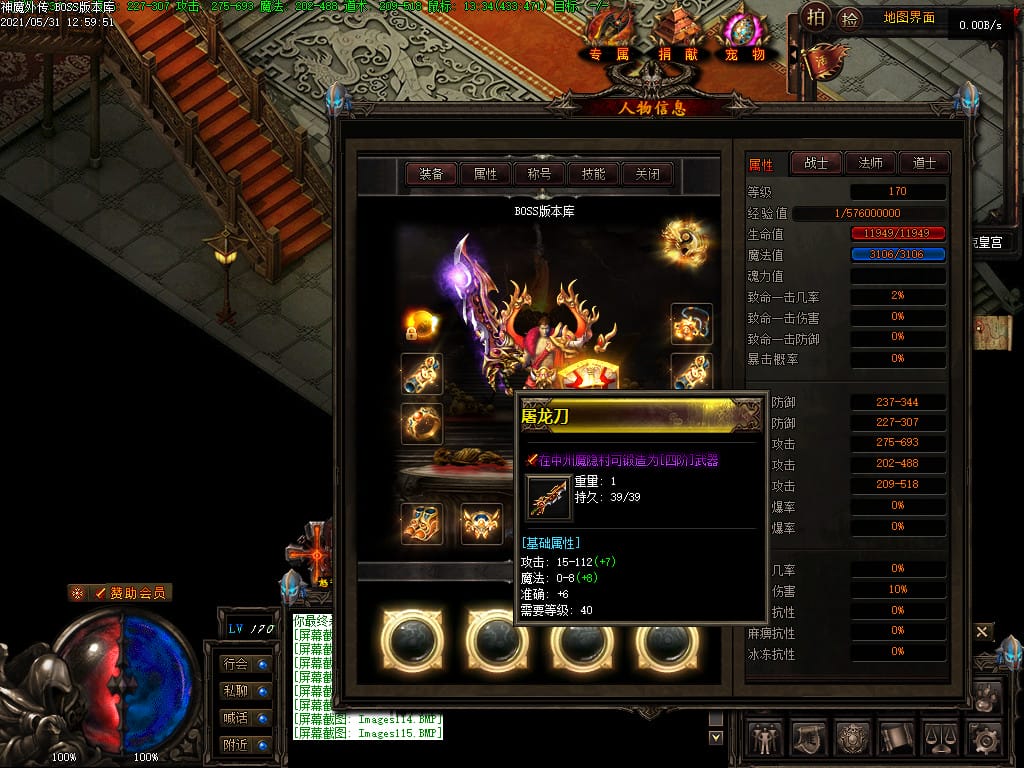This screenshot has height=768, width=1024.
Task: Open the gear settings icon in bottom toolbar
Action: click(985, 738)
